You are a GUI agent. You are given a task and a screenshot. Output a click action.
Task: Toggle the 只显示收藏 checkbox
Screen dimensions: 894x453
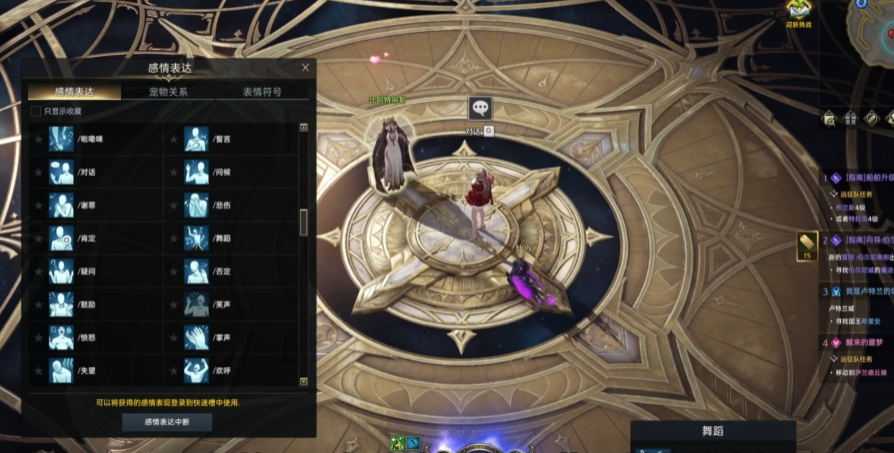(37, 111)
